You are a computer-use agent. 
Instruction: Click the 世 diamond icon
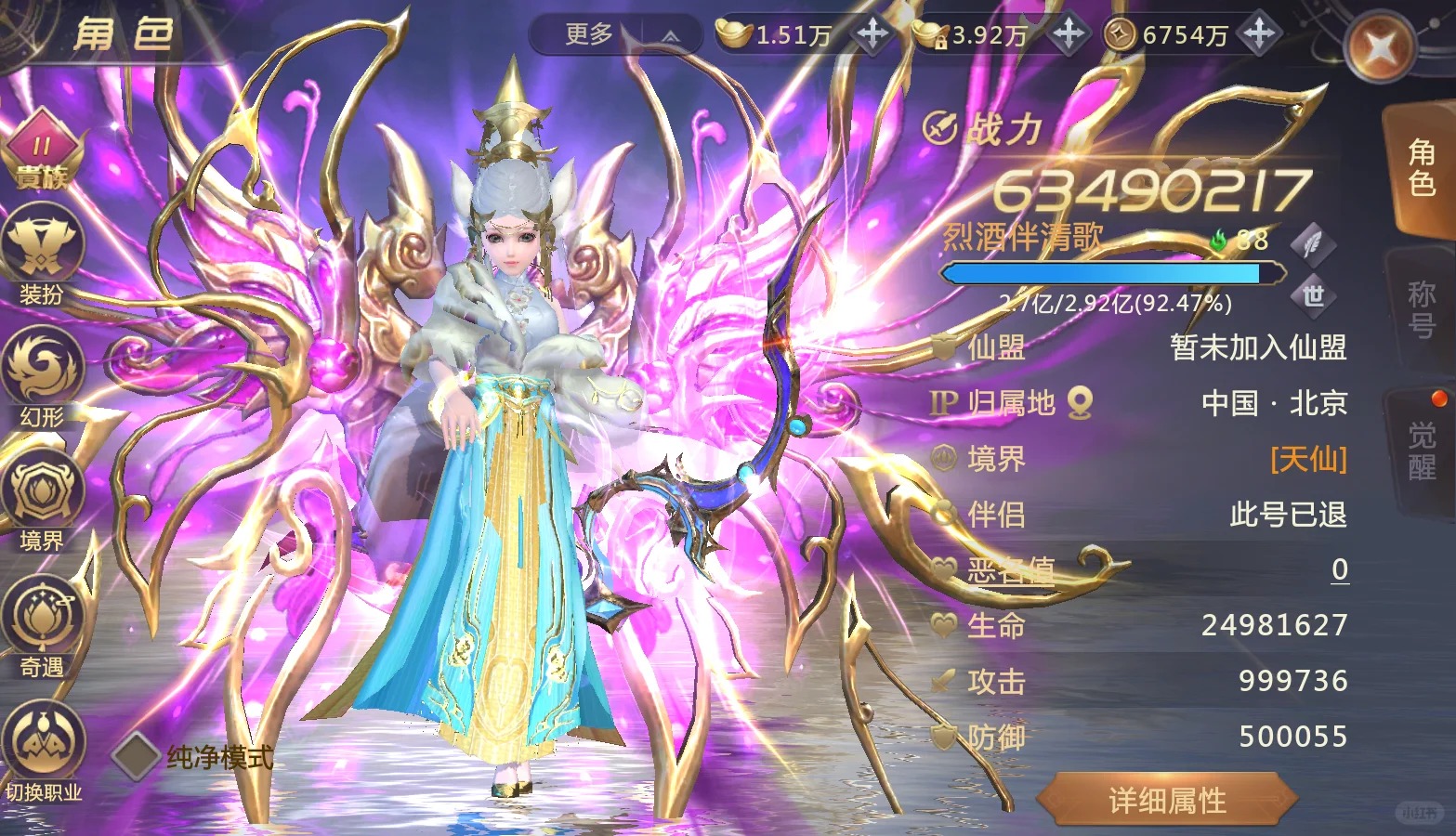(x=1313, y=296)
